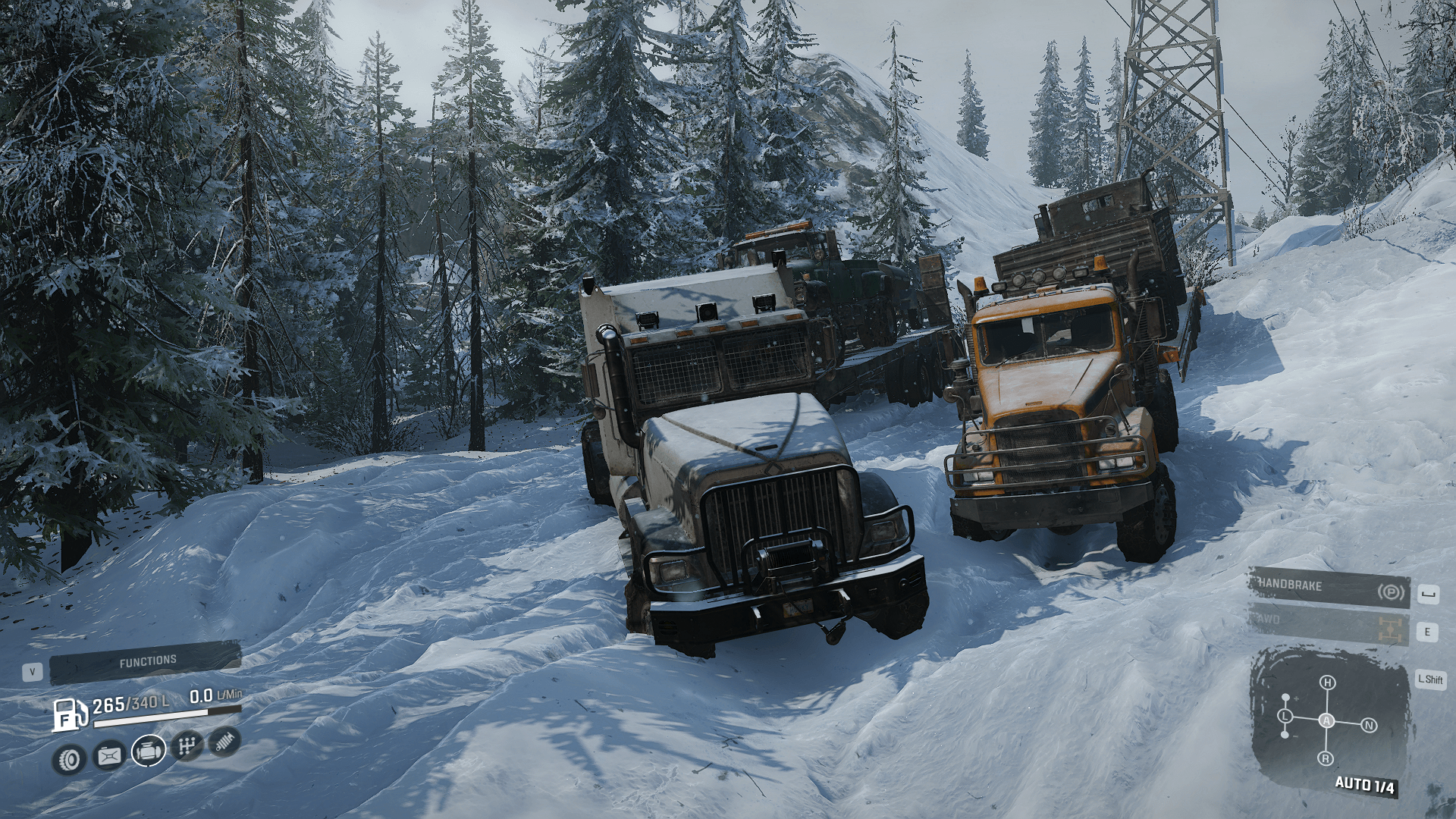The image size is (1456, 819).
Task: Select the suspension spring icon
Action: click(x=224, y=742)
